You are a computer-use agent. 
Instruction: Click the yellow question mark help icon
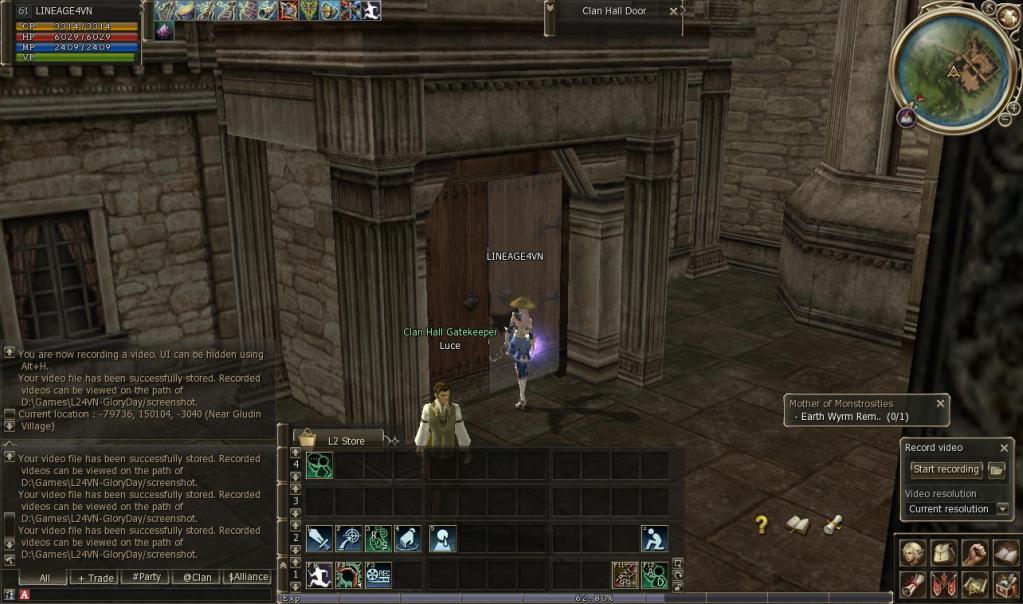[762, 524]
